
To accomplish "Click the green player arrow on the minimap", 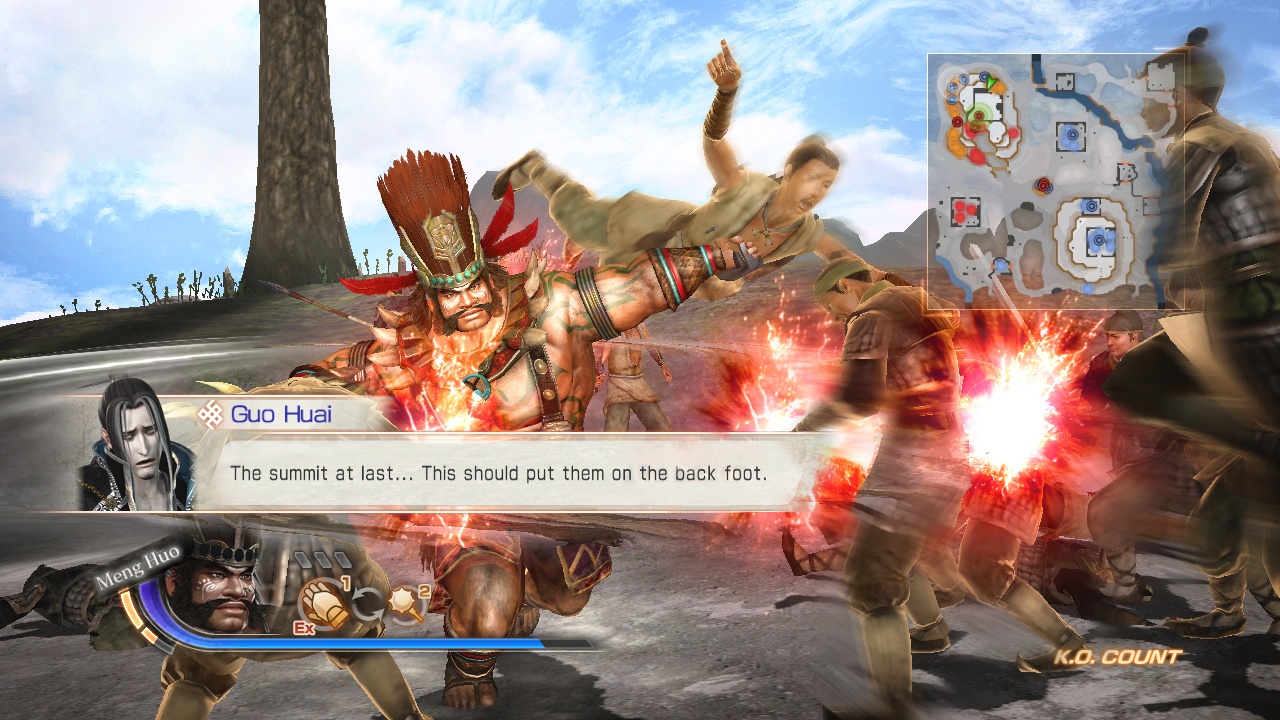I will pos(989,81).
